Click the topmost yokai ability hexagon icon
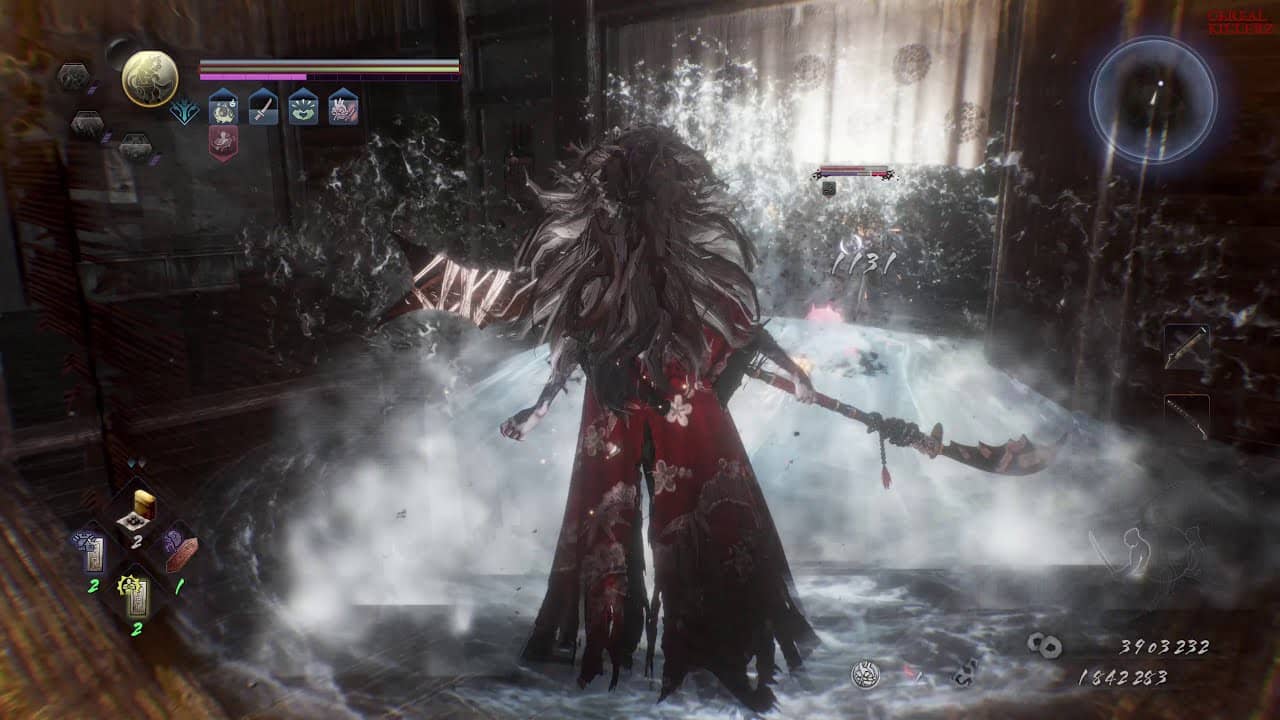Viewport: 1280px width, 720px height. pyautogui.click(x=73, y=75)
